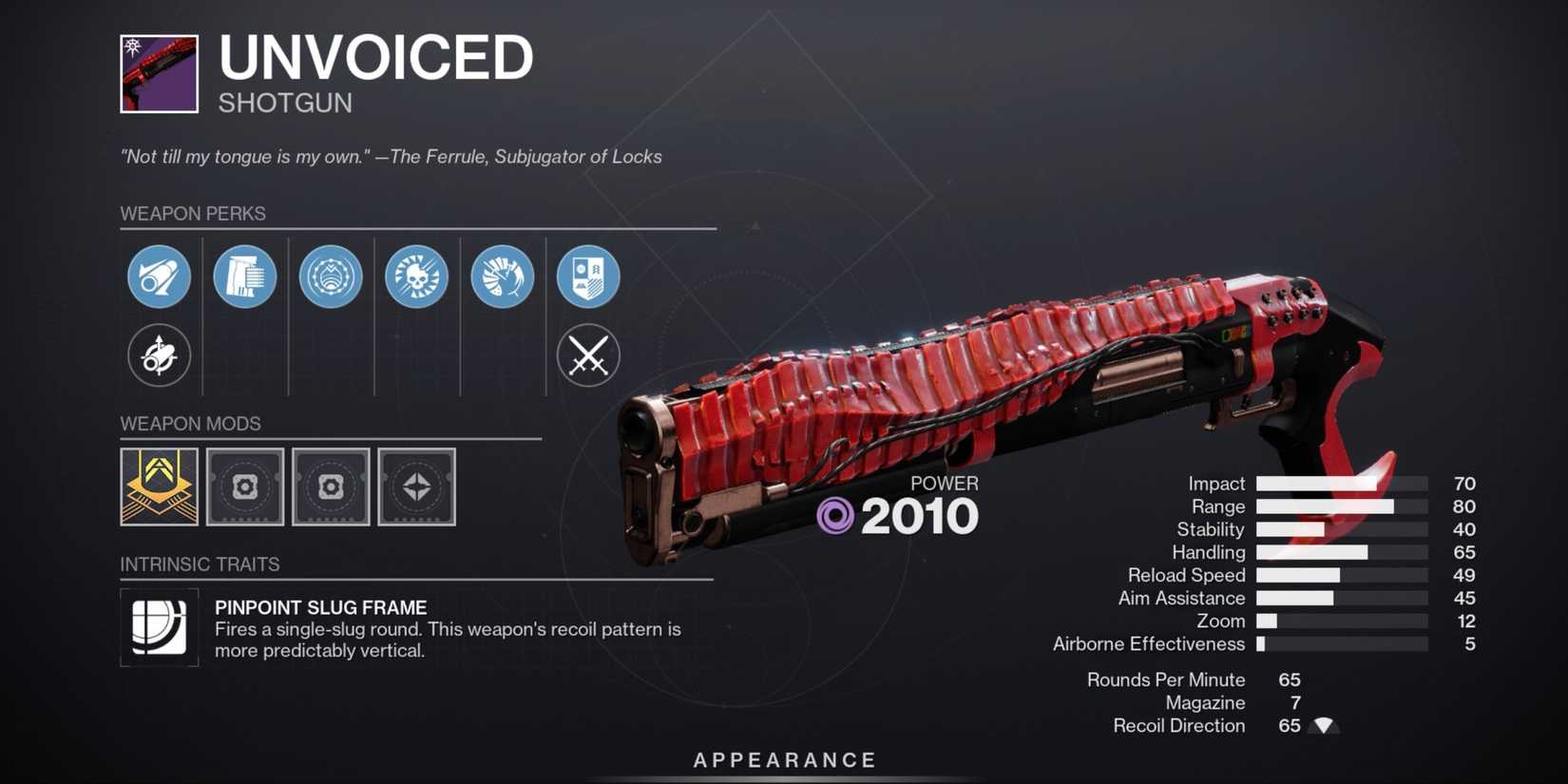Select the alternate barrel perk below the first
Screen dimensions: 1568x784
[x=159, y=356]
